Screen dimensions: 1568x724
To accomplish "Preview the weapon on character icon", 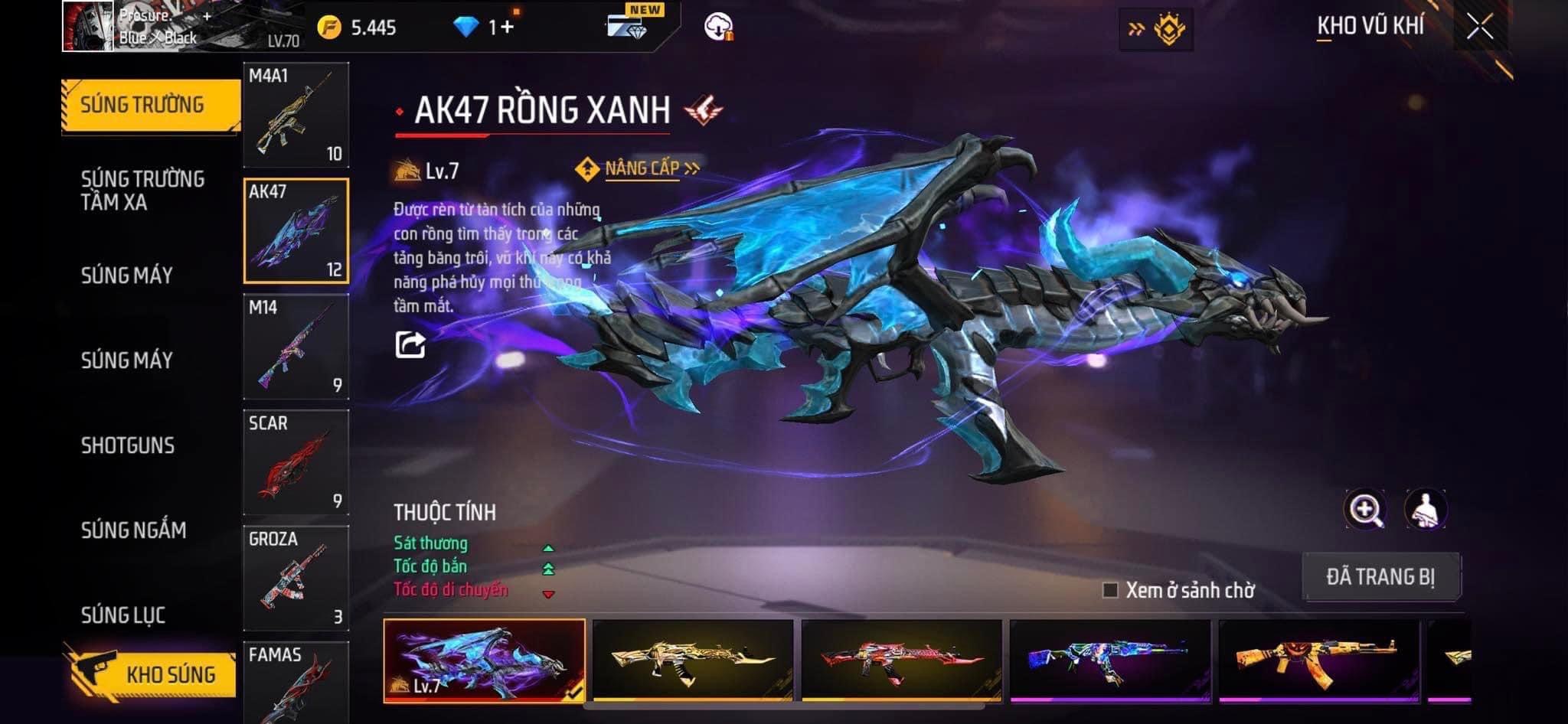I will click(x=1425, y=510).
